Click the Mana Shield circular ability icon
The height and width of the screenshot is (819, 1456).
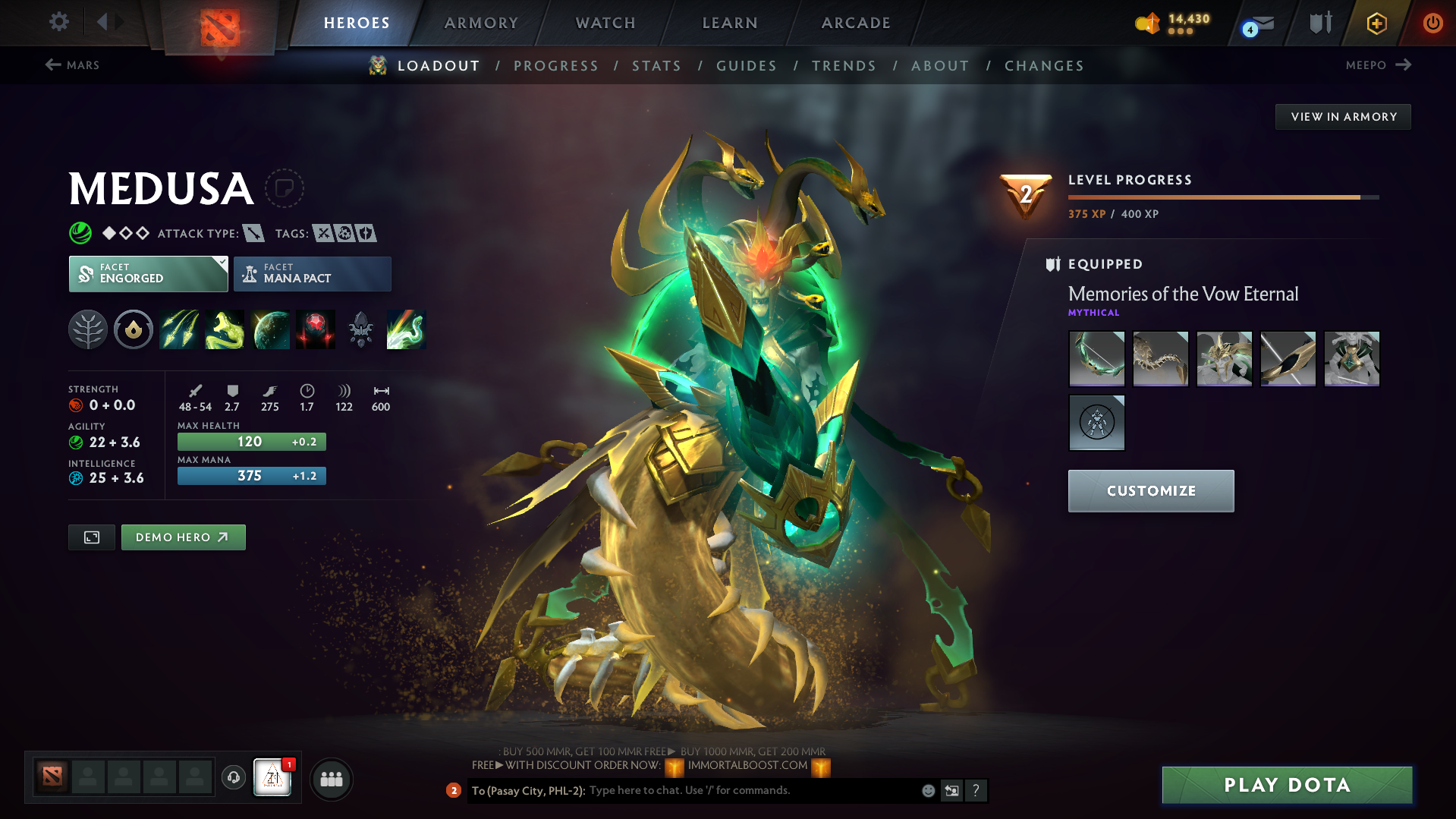coord(133,329)
